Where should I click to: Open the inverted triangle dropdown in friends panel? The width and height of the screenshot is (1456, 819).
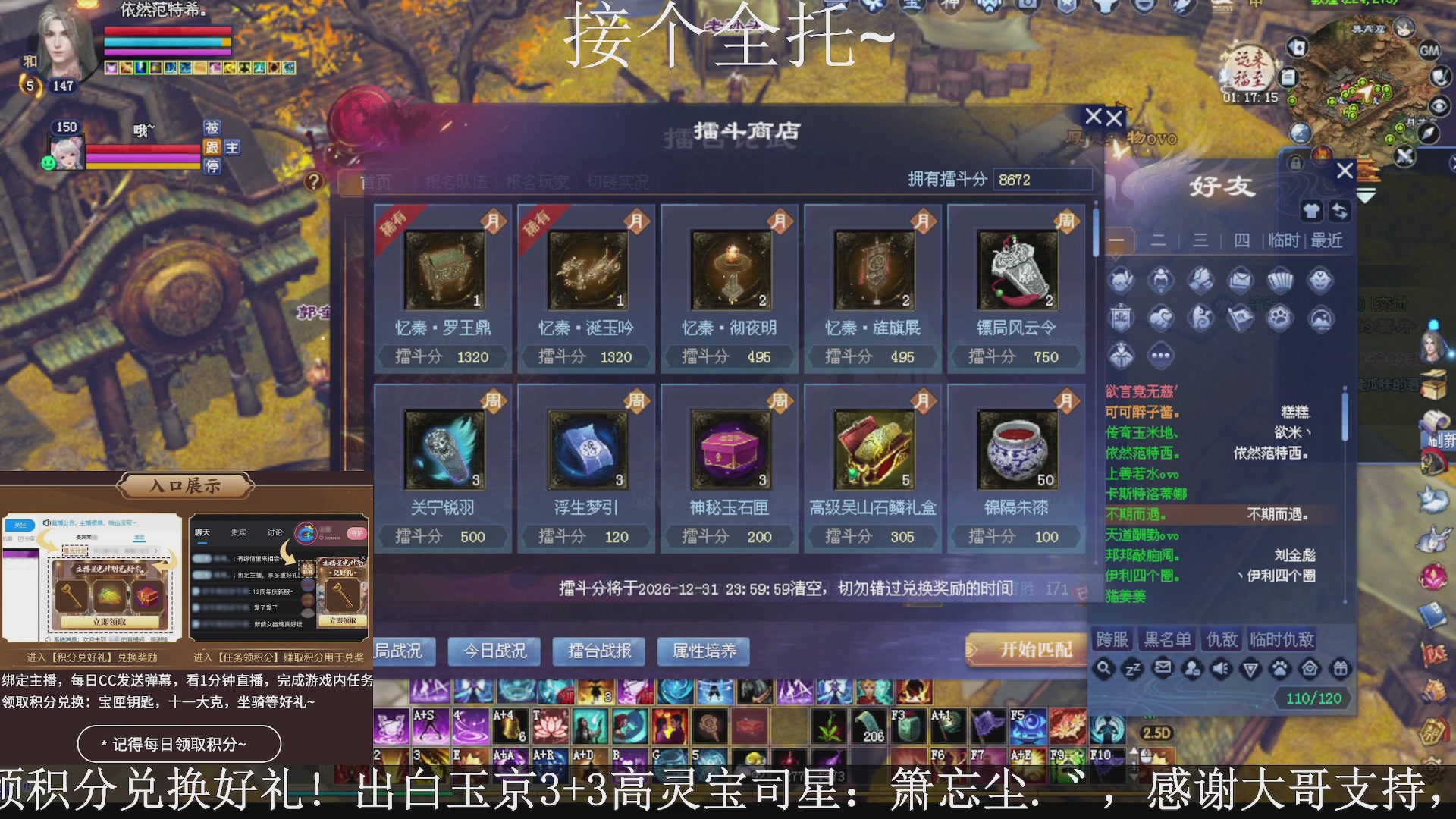[x=1250, y=670]
